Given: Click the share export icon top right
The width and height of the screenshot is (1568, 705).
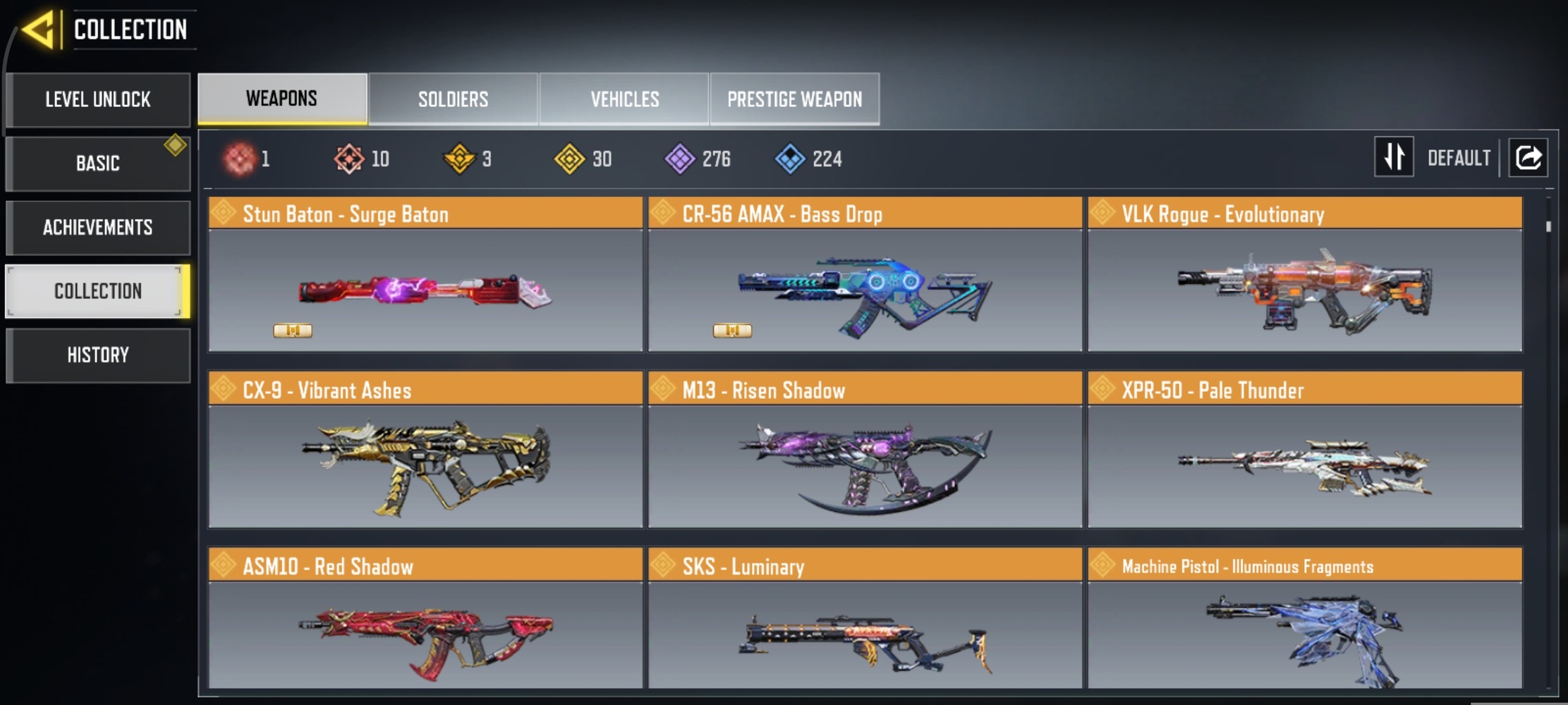Looking at the screenshot, I should coord(1528,157).
